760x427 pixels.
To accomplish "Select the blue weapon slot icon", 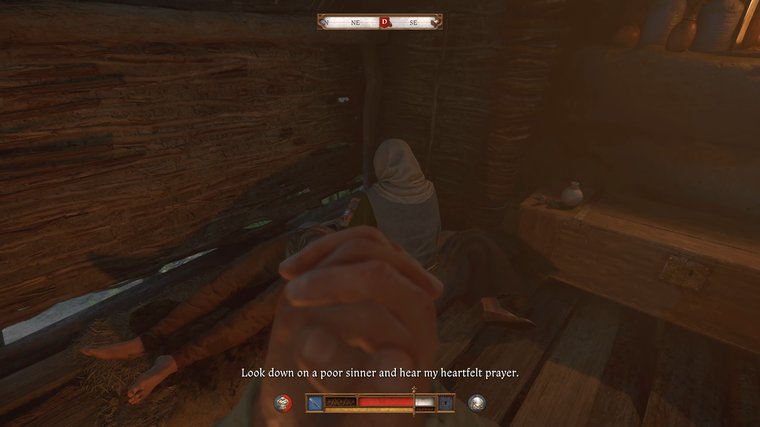I will (315, 403).
